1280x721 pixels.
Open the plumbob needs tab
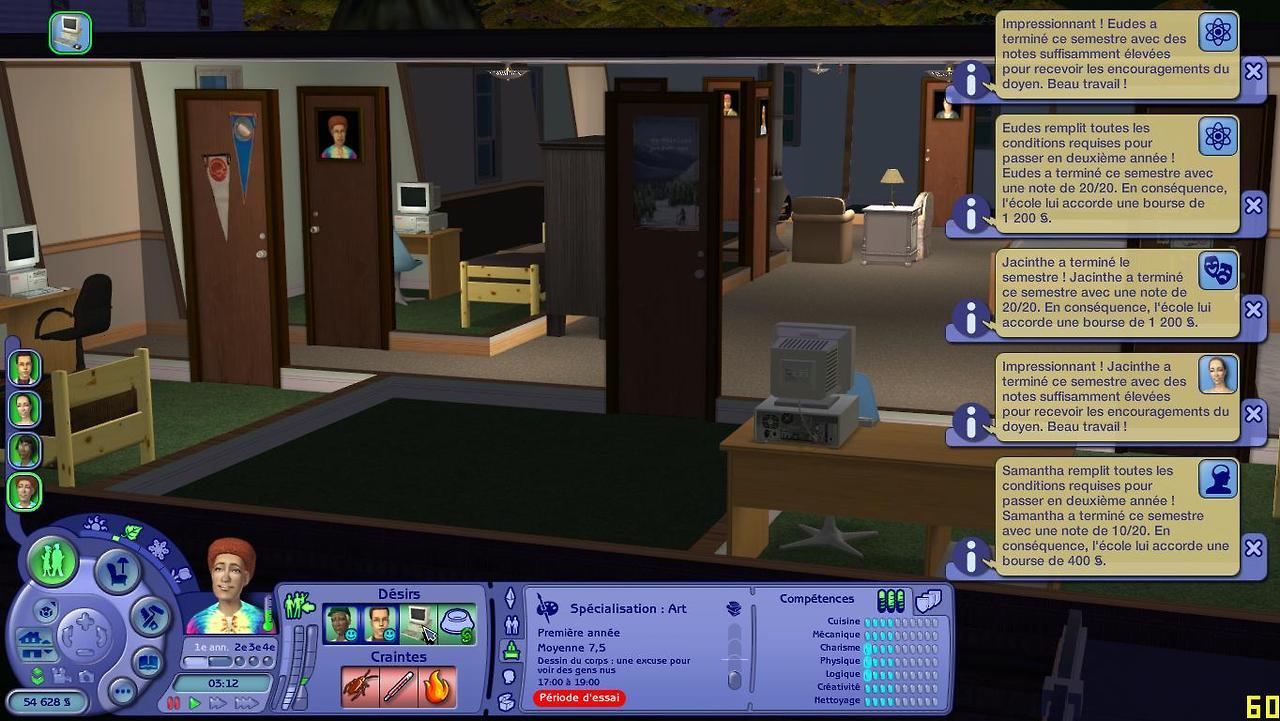click(x=510, y=598)
